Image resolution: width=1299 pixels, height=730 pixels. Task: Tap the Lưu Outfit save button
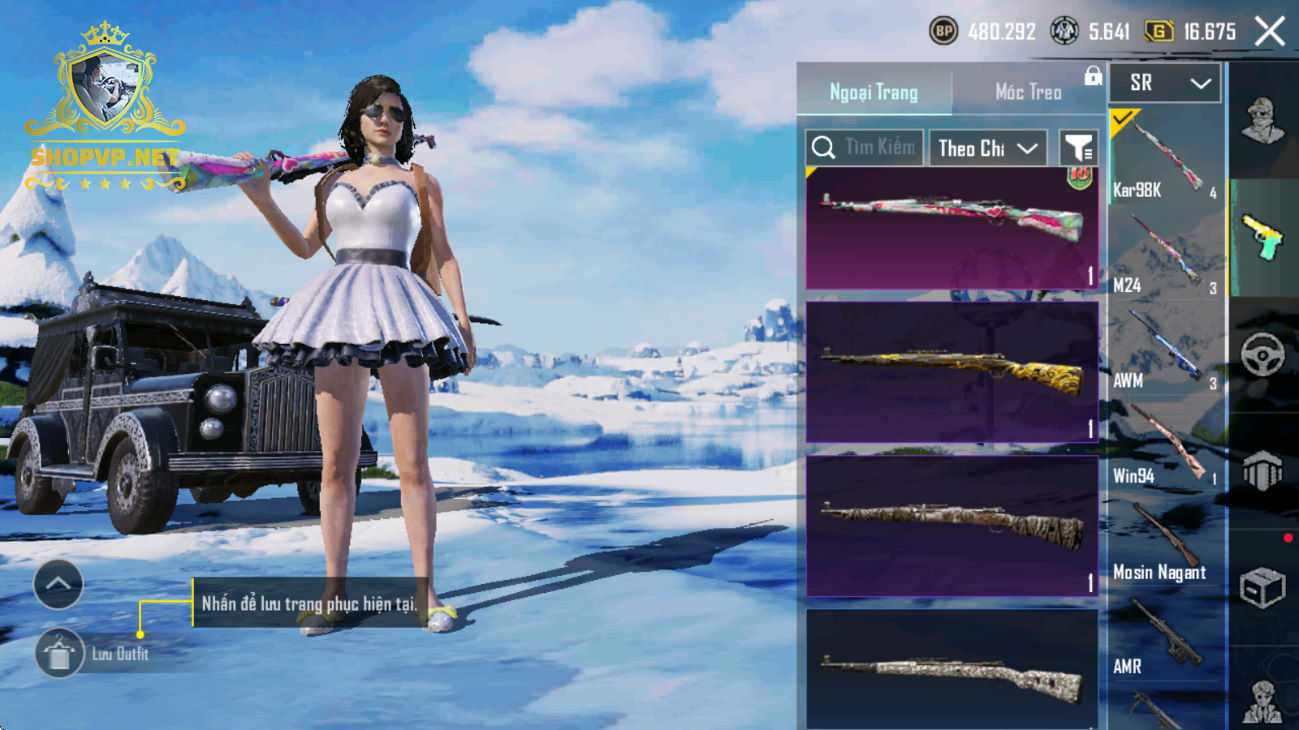click(59, 654)
